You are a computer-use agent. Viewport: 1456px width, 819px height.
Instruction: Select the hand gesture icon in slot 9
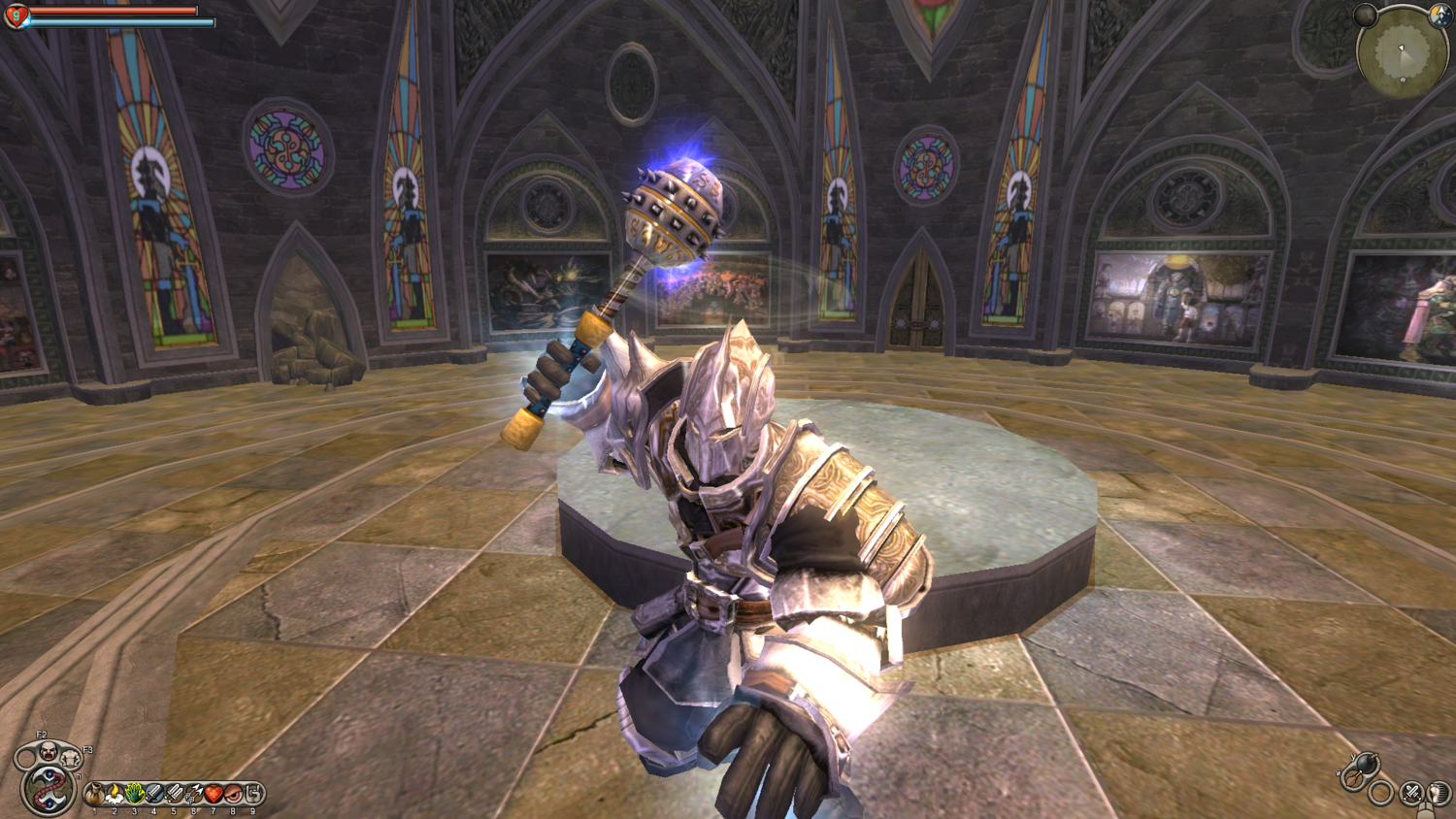tap(253, 795)
